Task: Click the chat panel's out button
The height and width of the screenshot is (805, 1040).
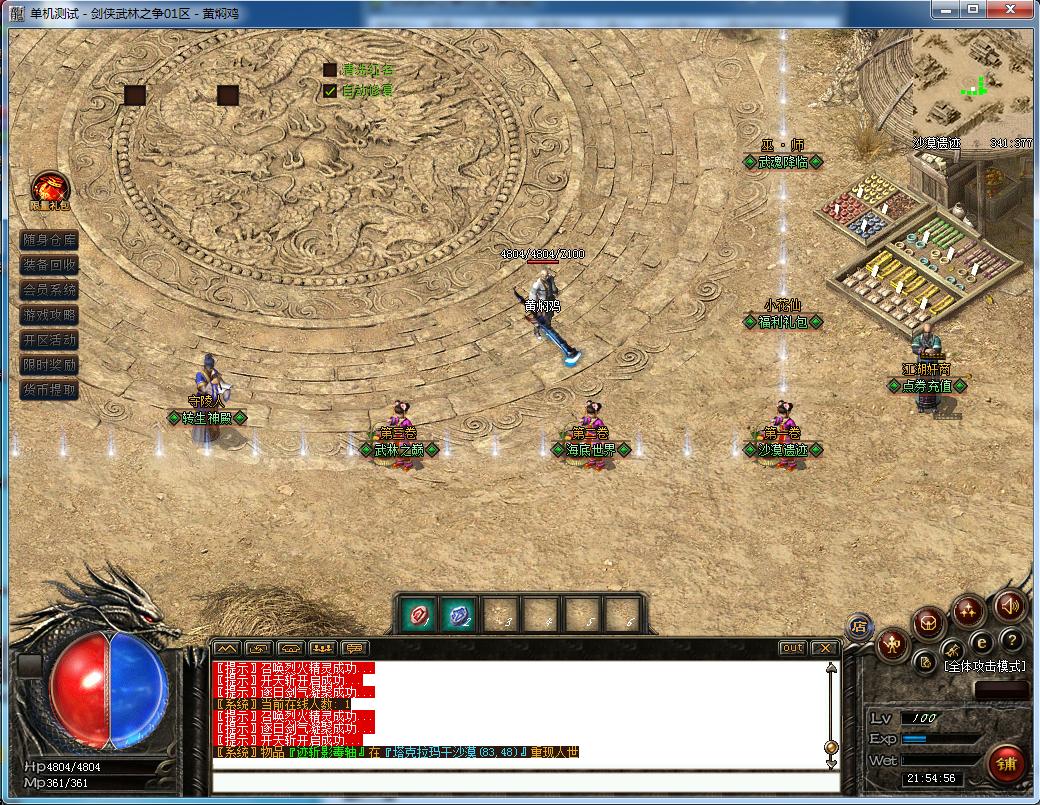Action: 792,648
